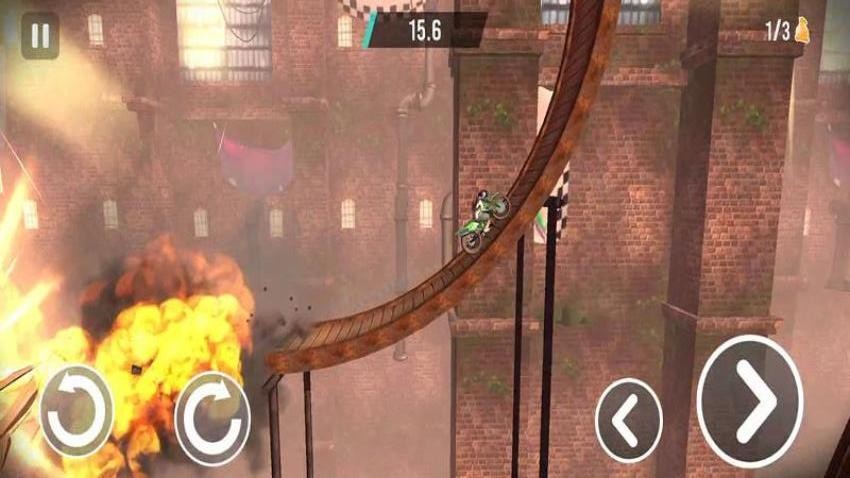Hit the brake left chevron button

628,420
